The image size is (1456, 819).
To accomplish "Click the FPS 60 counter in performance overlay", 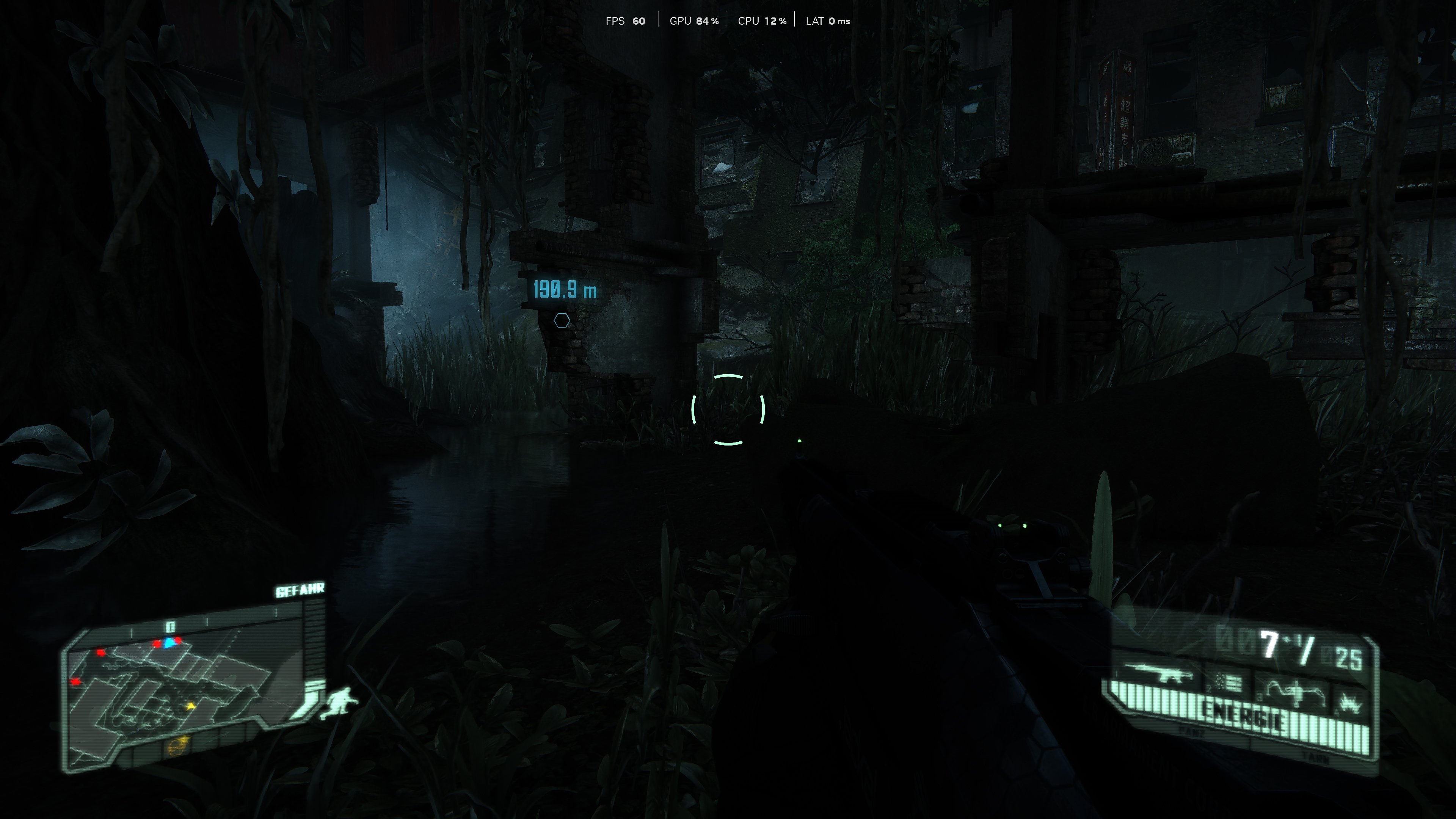I will pyautogui.click(x=626, y=21).
